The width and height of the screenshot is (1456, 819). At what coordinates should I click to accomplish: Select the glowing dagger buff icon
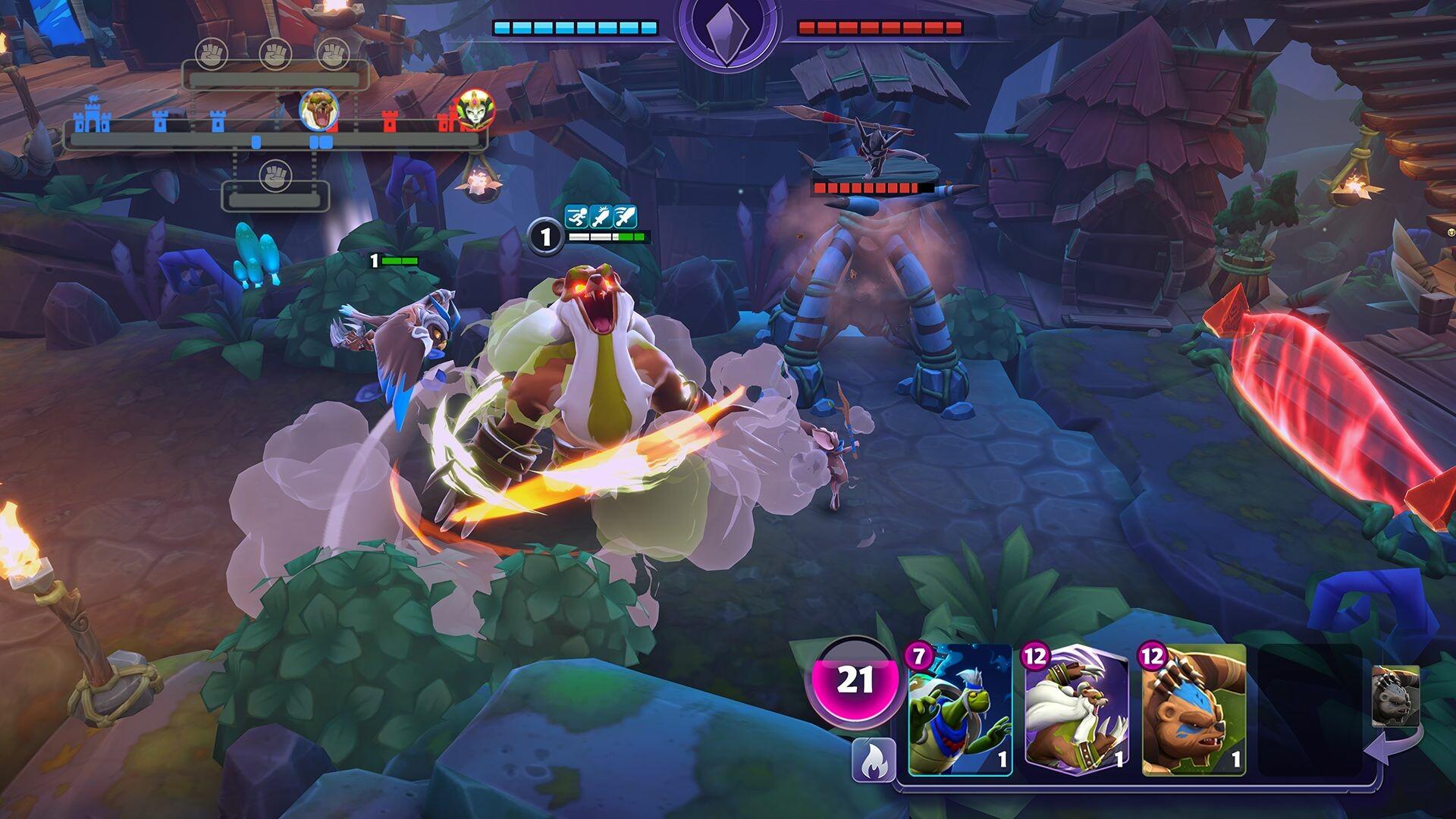pos(601,216)
